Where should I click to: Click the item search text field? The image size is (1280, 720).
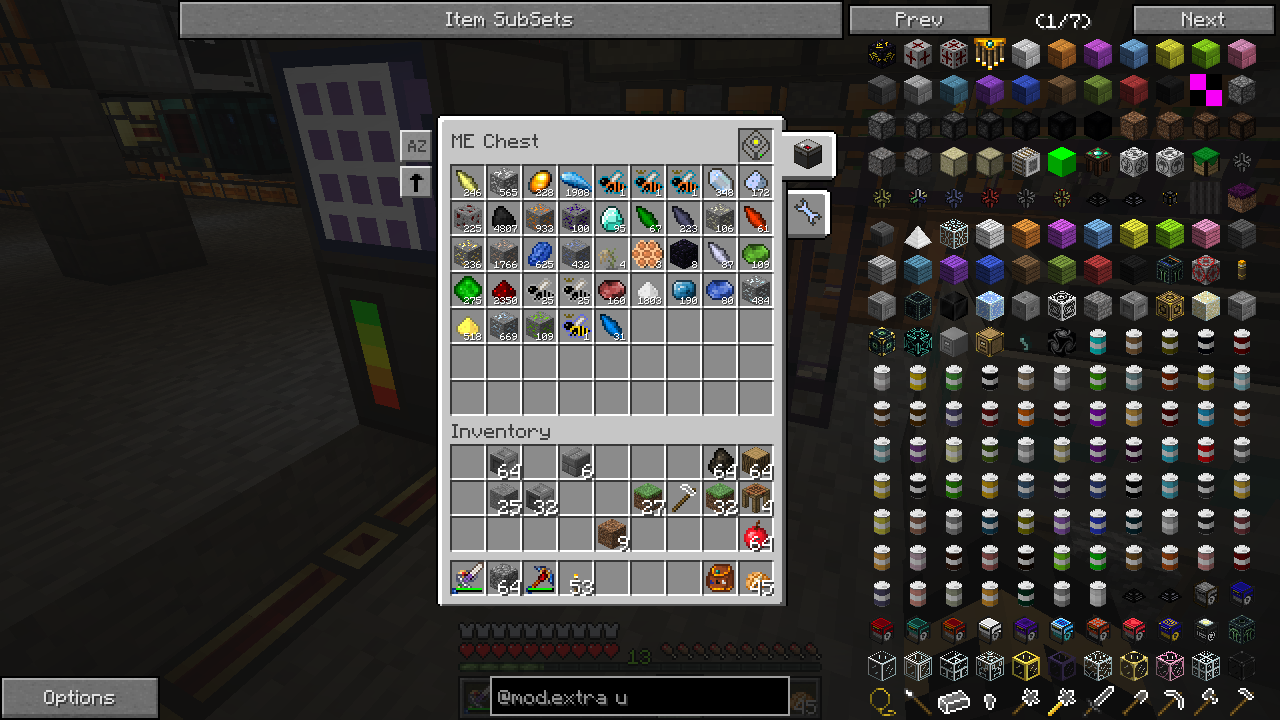(x=639, y=697)
